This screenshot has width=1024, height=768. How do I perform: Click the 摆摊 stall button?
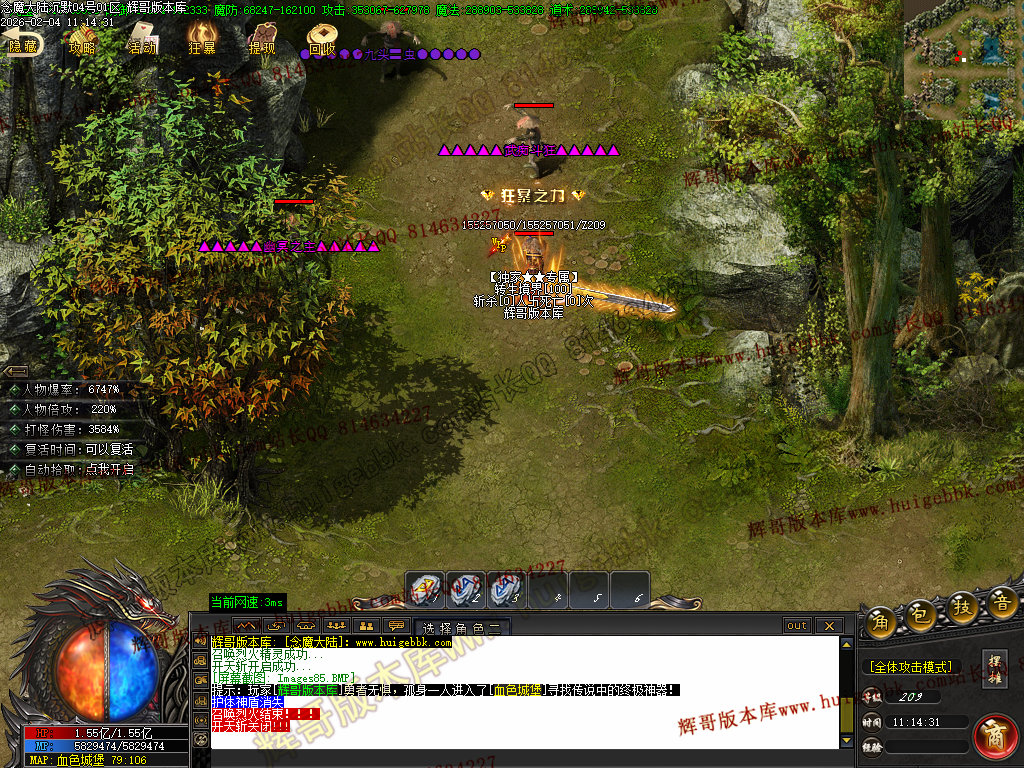pos(995,668)
